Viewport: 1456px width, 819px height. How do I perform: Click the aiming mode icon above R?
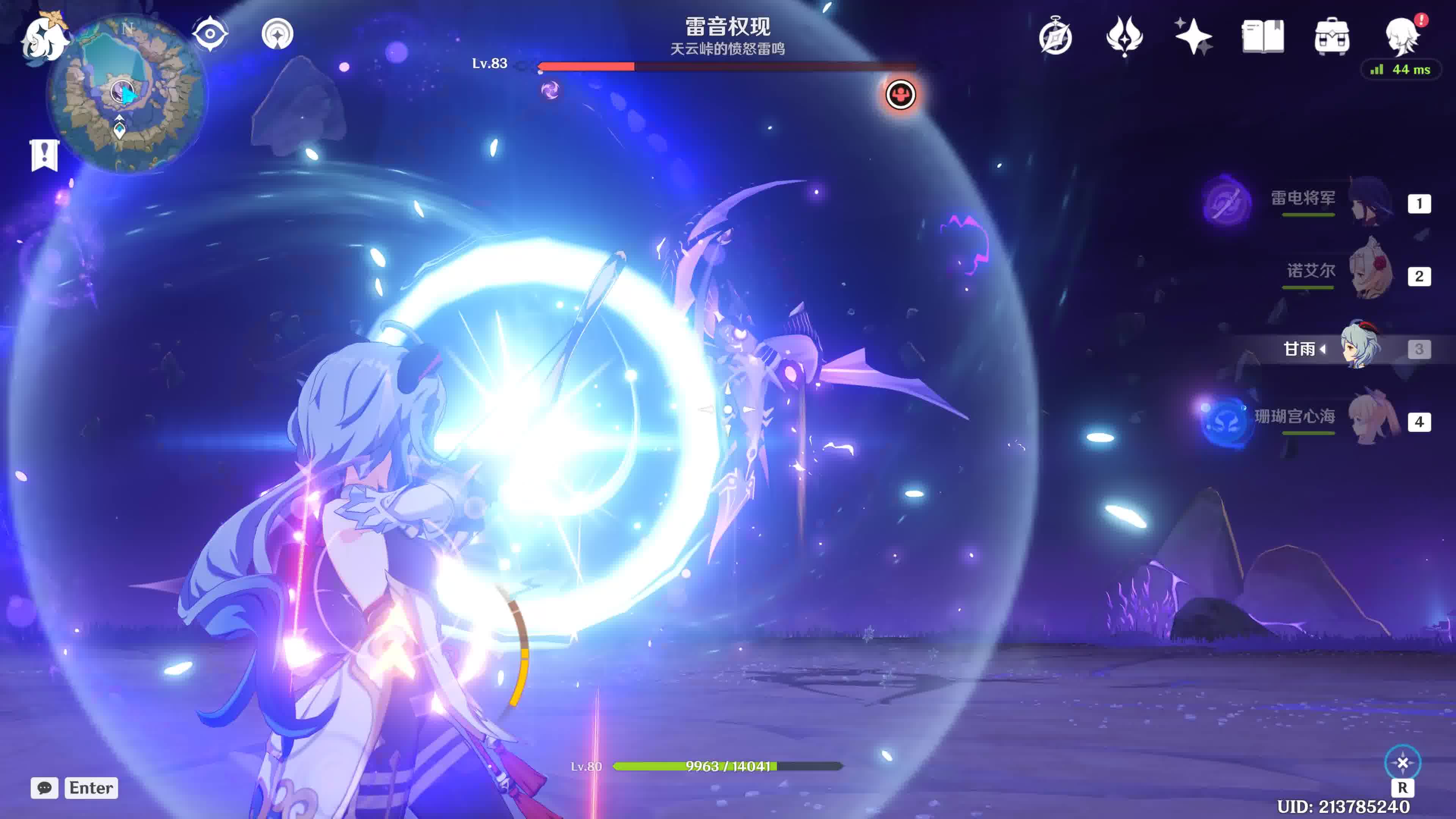1402,763
